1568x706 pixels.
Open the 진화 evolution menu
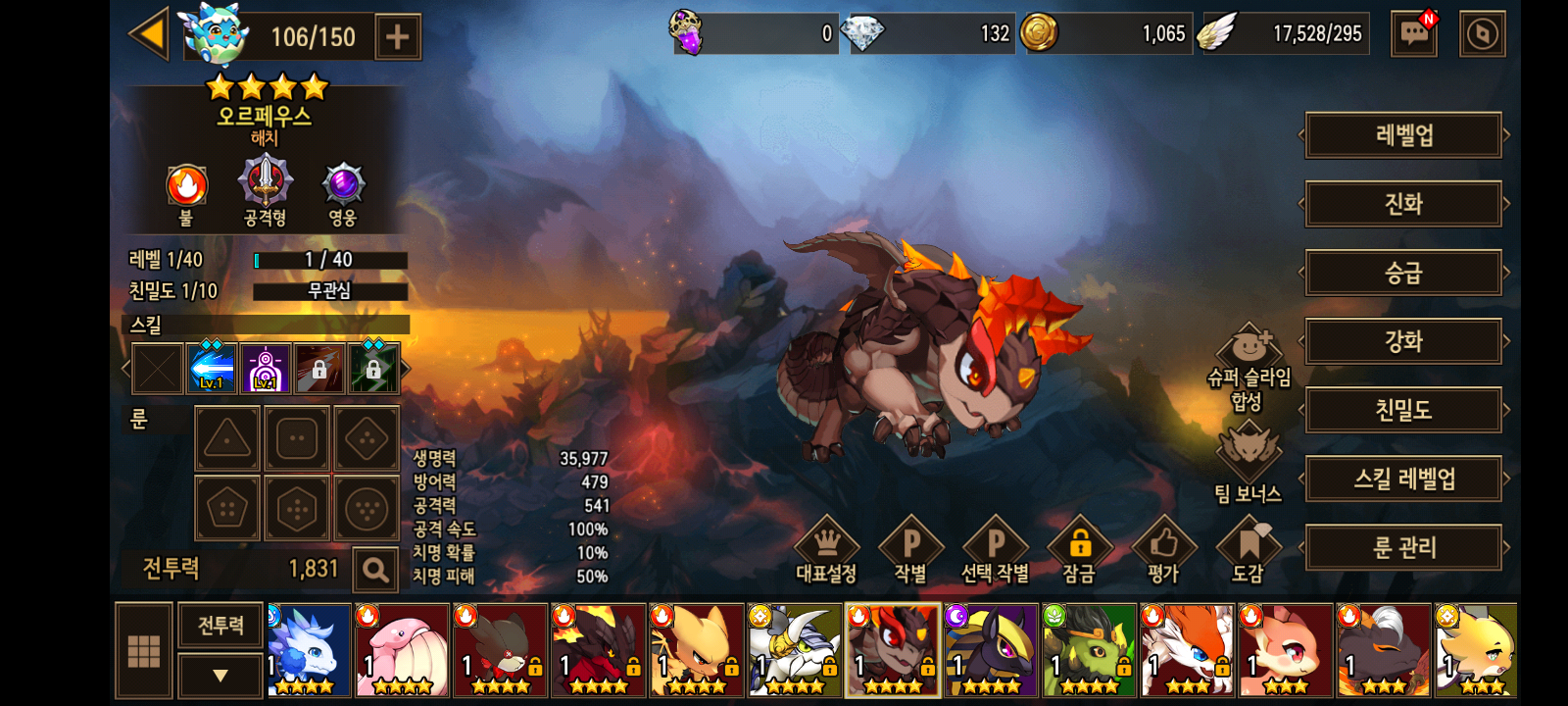pos(1403,204)
